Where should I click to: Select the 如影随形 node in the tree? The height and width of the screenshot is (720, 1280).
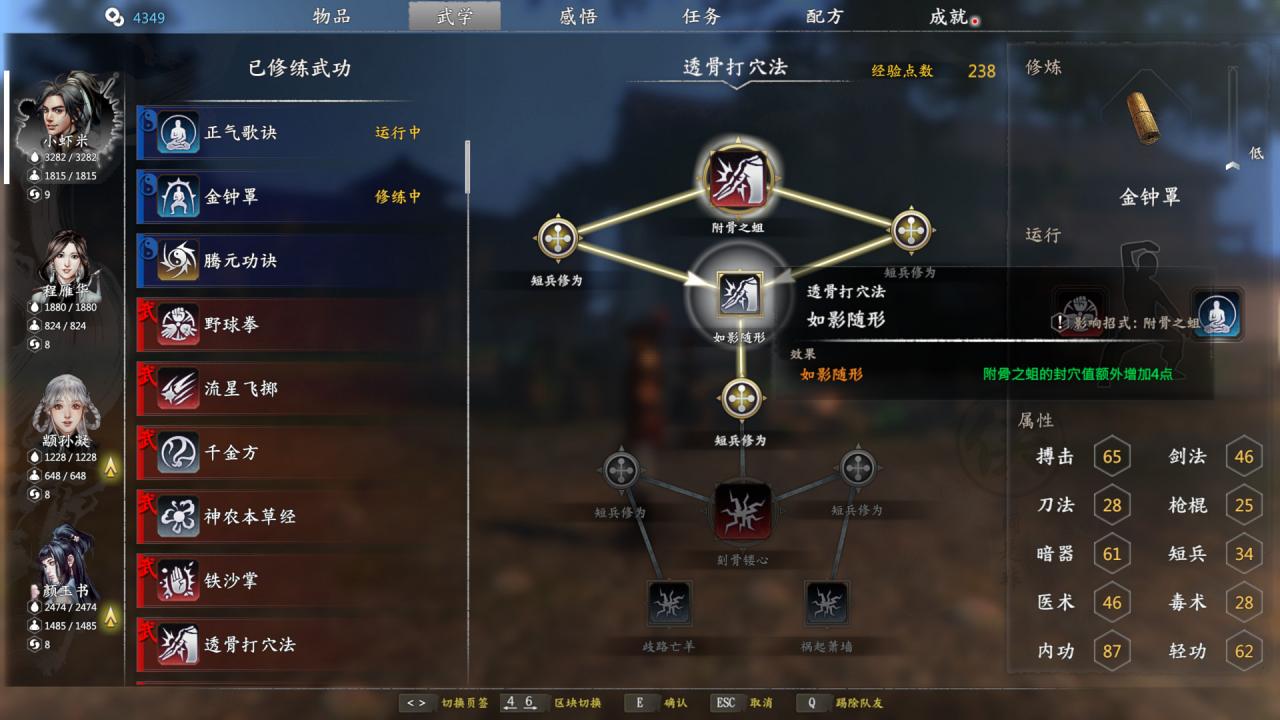(x=740, y=295)
